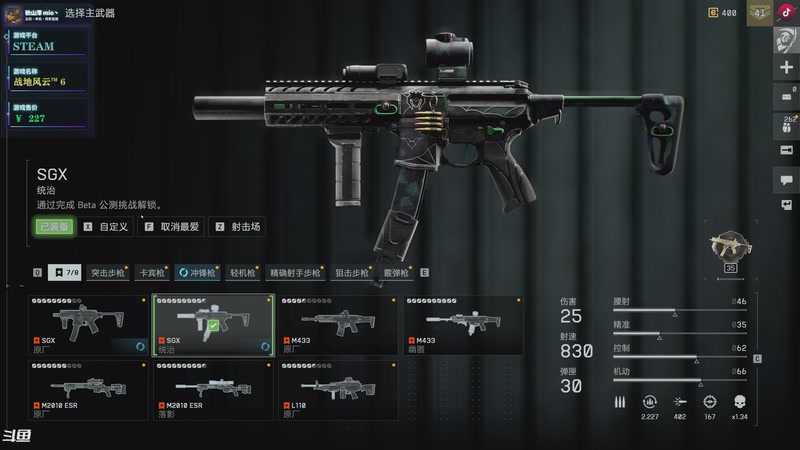The image size is (800, 450).
Task: Choose the L110 原厂 weapon tile
Action: (x=338, y=391)
